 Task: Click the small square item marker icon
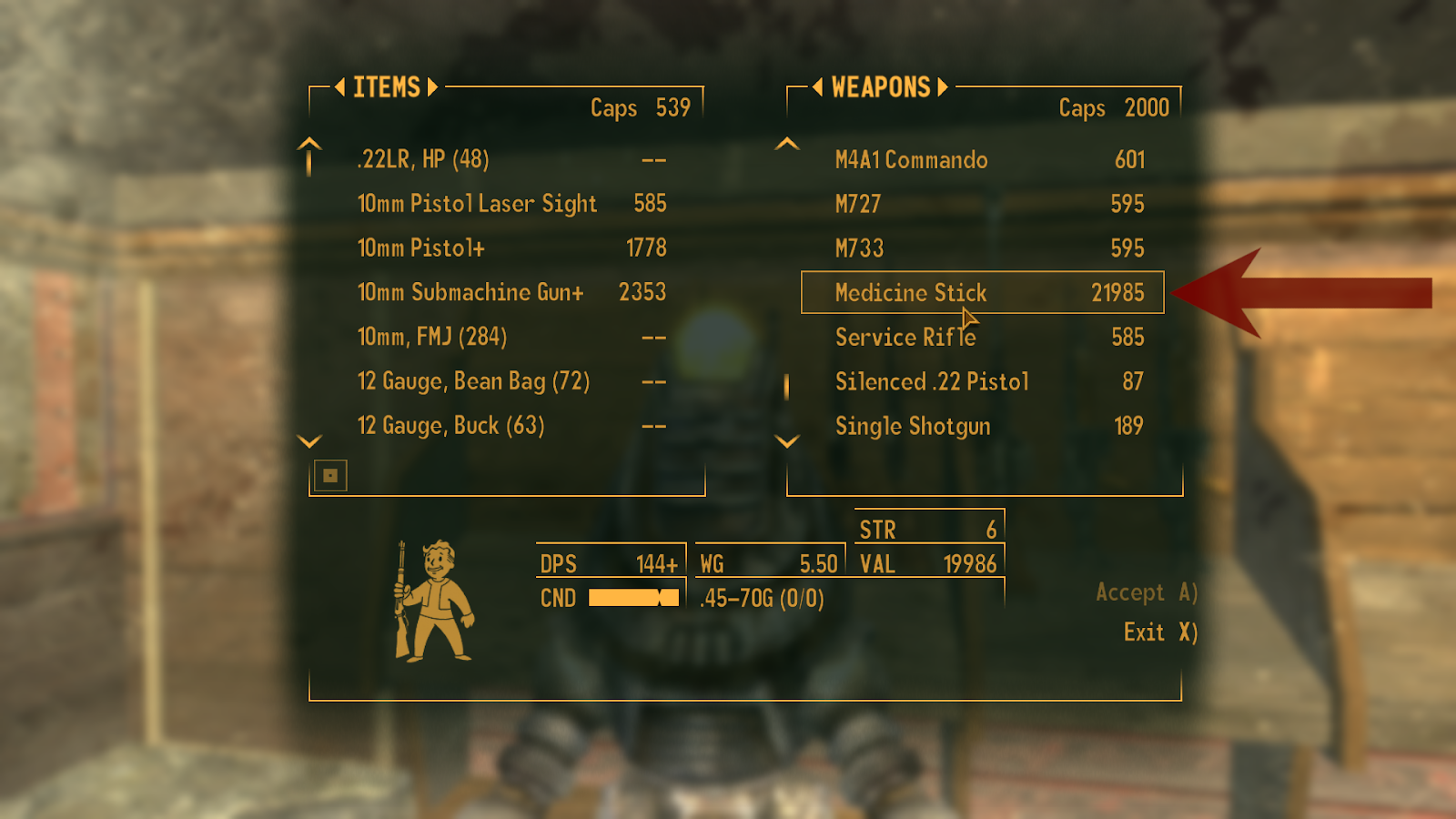330,474
